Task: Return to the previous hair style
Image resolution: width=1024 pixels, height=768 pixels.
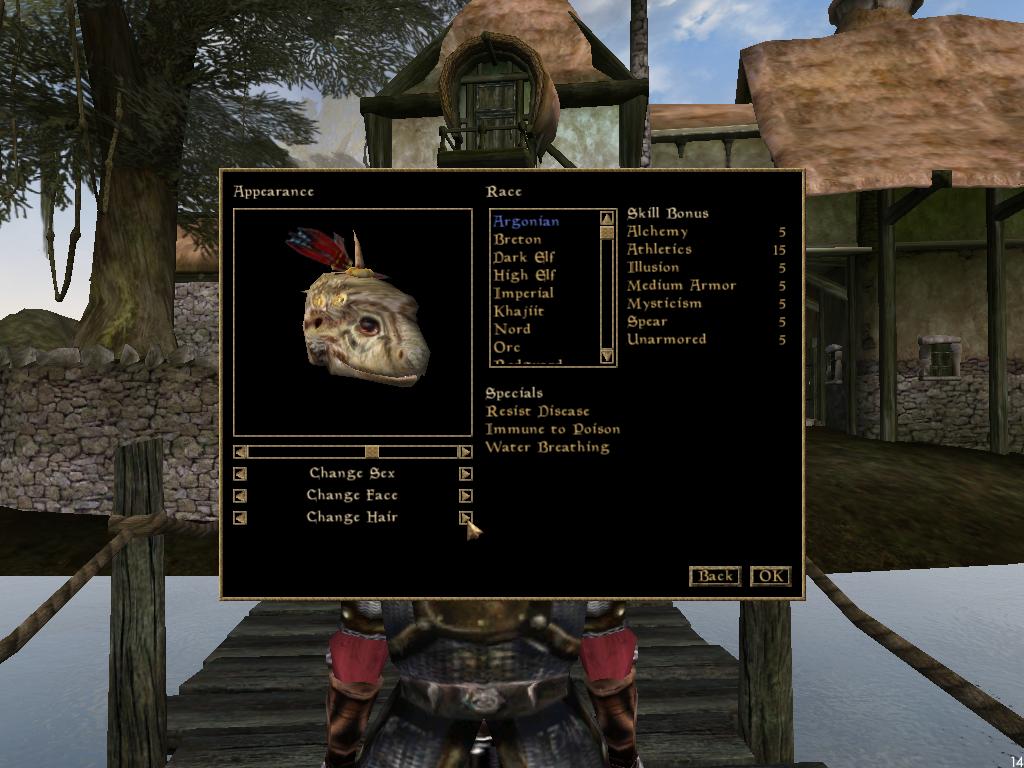Action: pyautogui.click(x=240, y=518)
